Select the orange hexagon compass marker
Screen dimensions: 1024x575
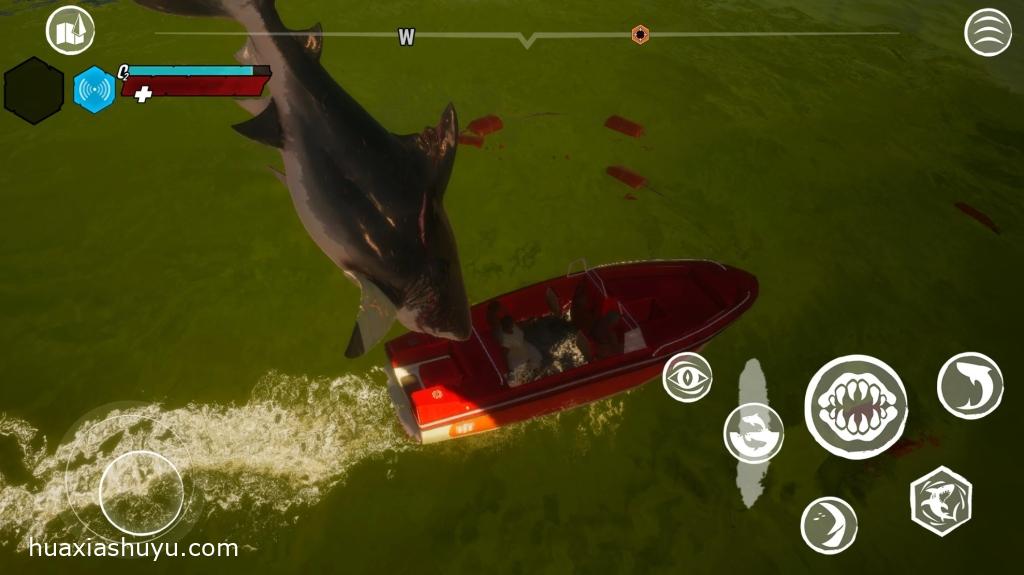pos(640,34)
